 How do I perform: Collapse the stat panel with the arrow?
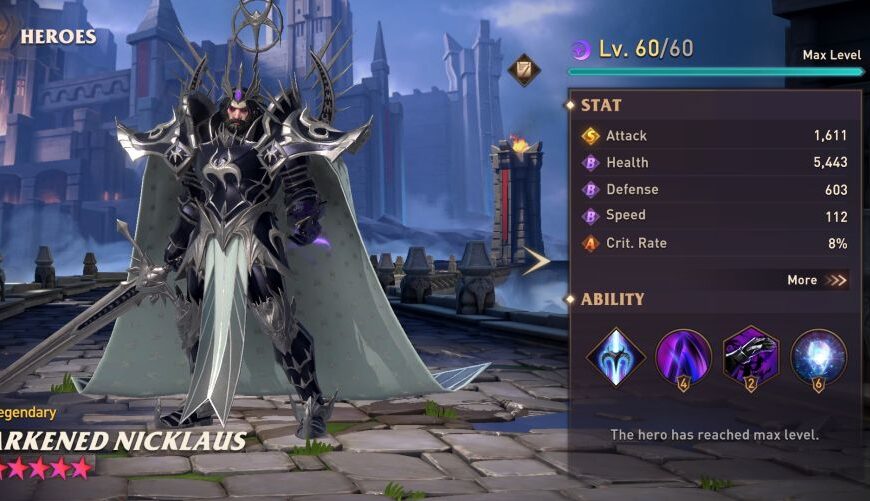[x=537, y=261]
